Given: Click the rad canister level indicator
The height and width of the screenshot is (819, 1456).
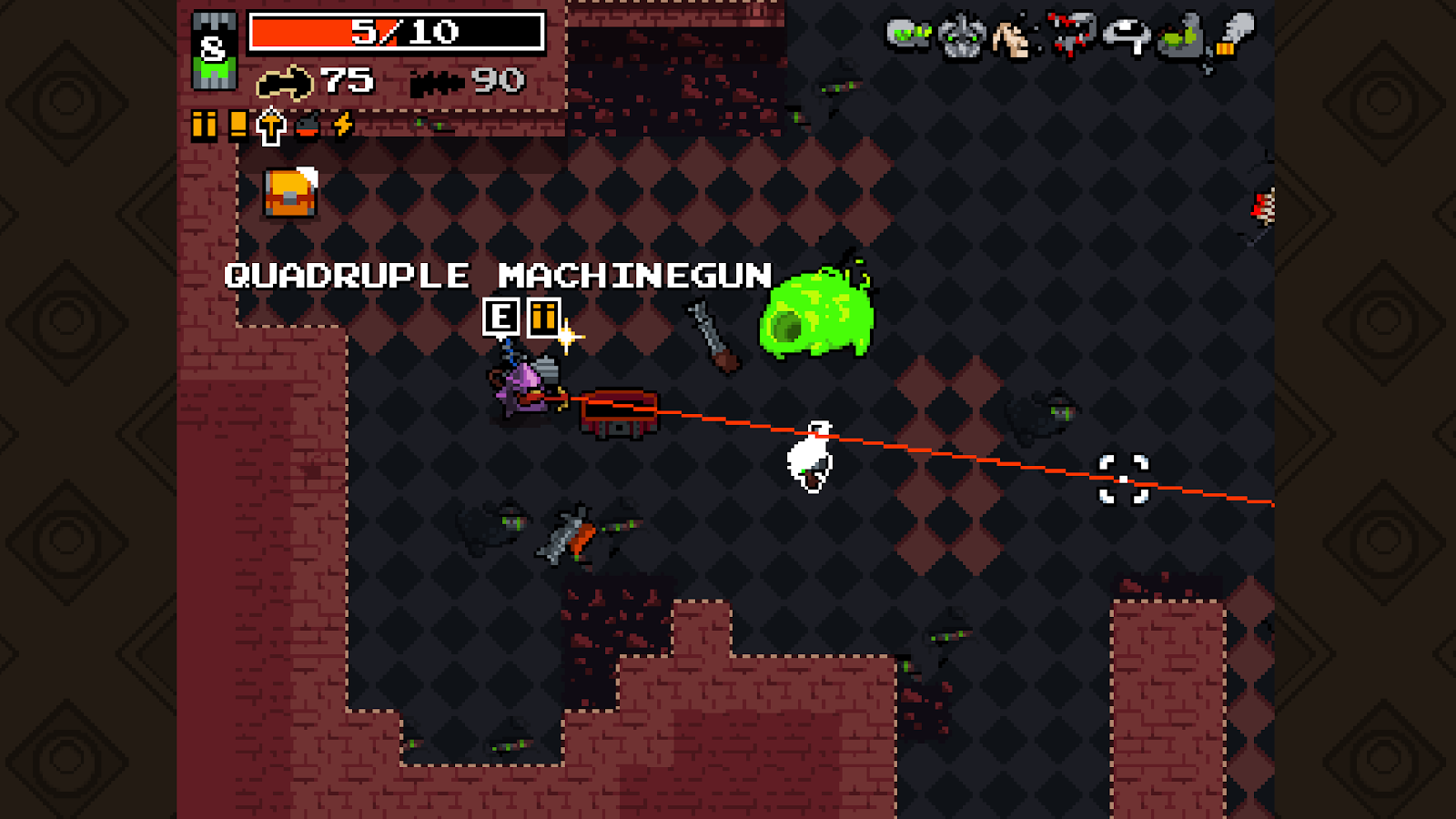Looking at the screenshot, I should (215, 51).
